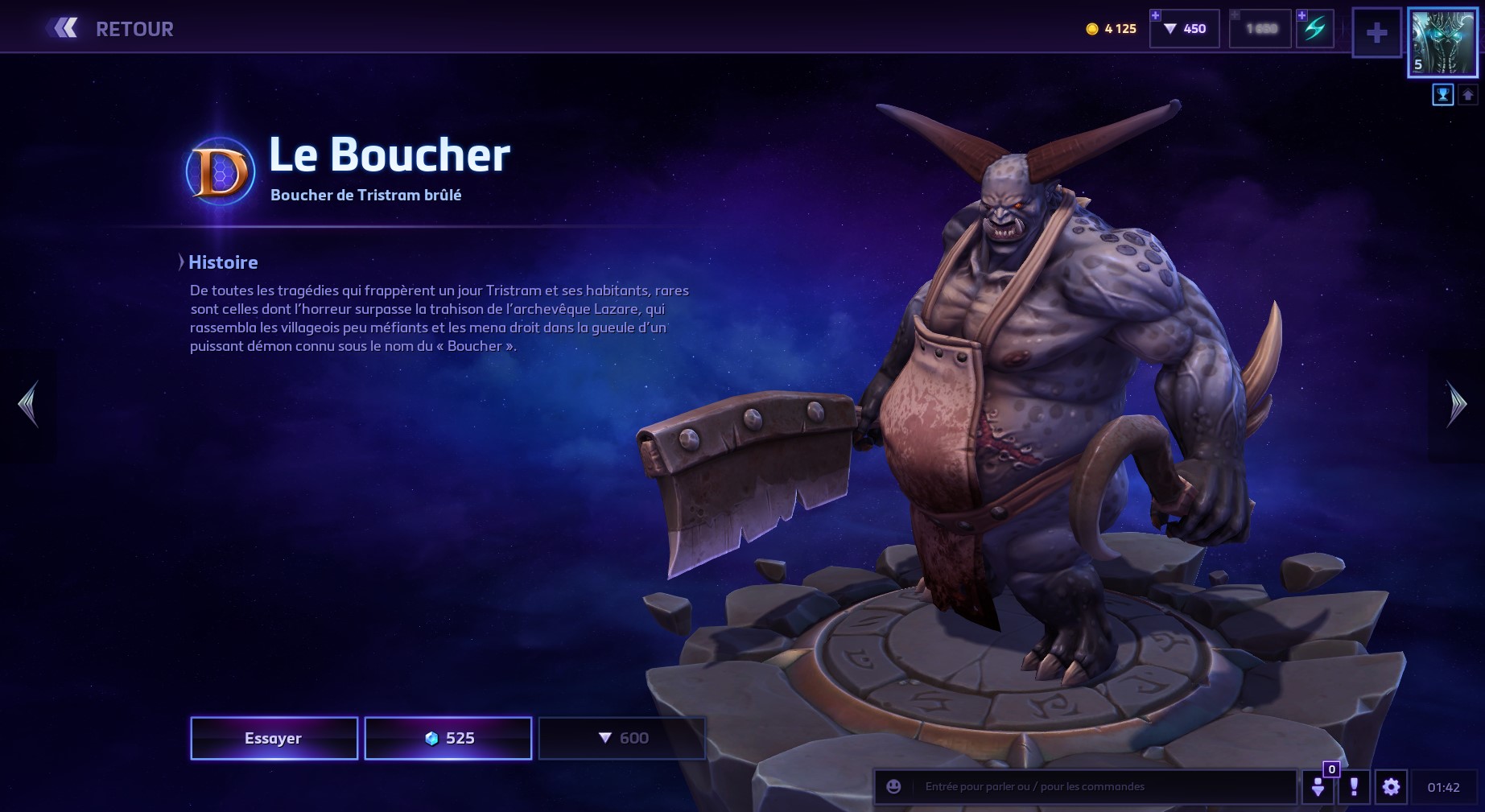Invite a player with the large plus button
The width and height of the screenshot is (1485, 812).
coord(1376,33)
